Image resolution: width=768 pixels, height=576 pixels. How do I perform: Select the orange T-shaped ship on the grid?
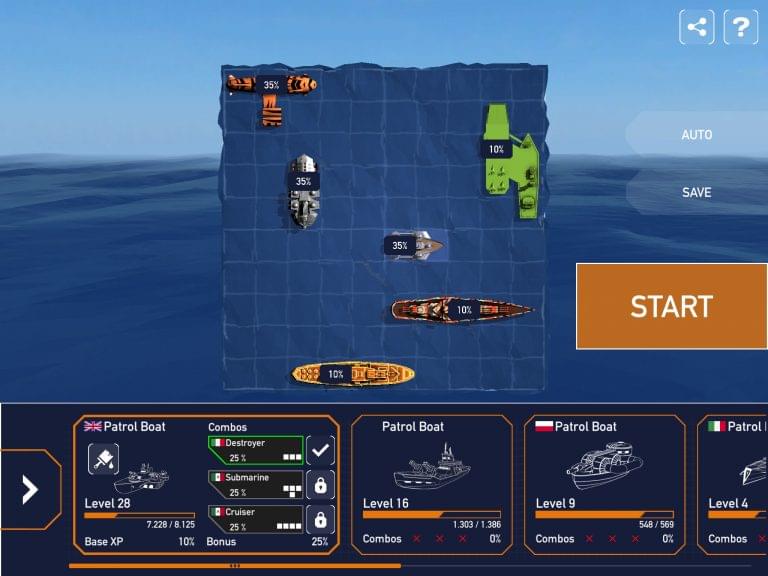(271, 90)
